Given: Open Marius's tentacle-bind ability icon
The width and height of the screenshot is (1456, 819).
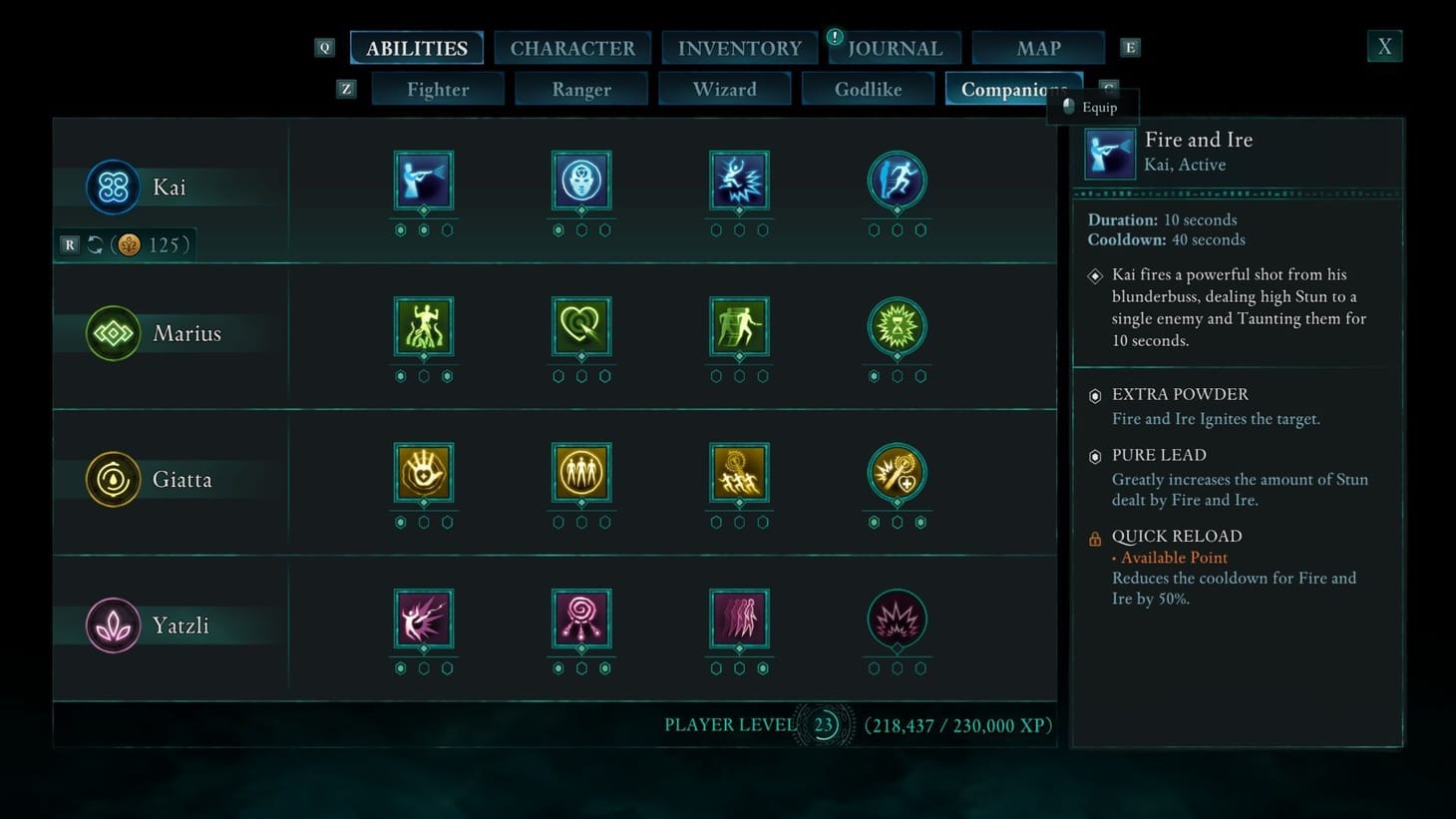Looking at the screenshot, I should pos(423,325).
